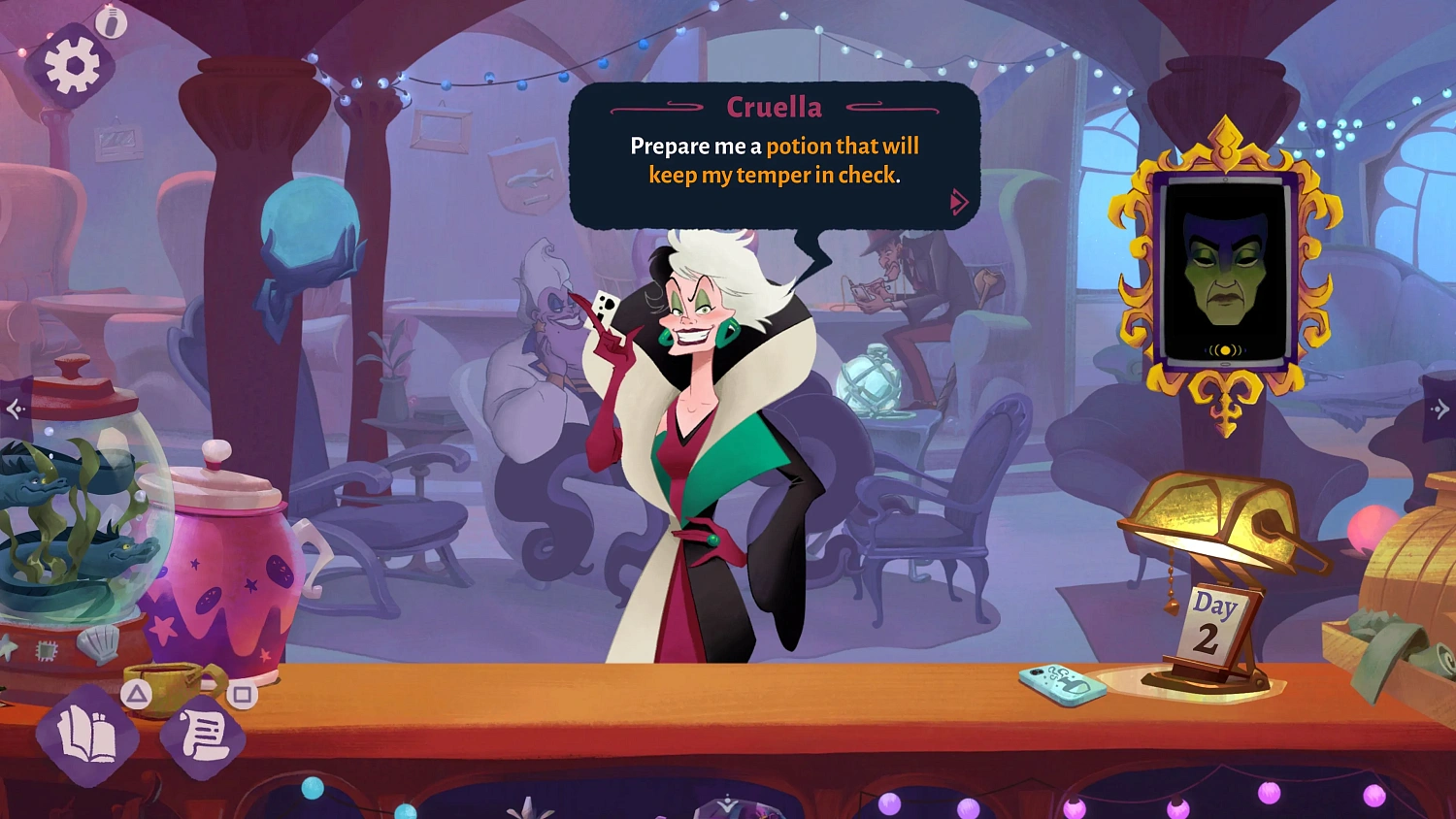Click the right edge navigation arrow
The image size is (1456, 819).
(x=1443, y=408)
